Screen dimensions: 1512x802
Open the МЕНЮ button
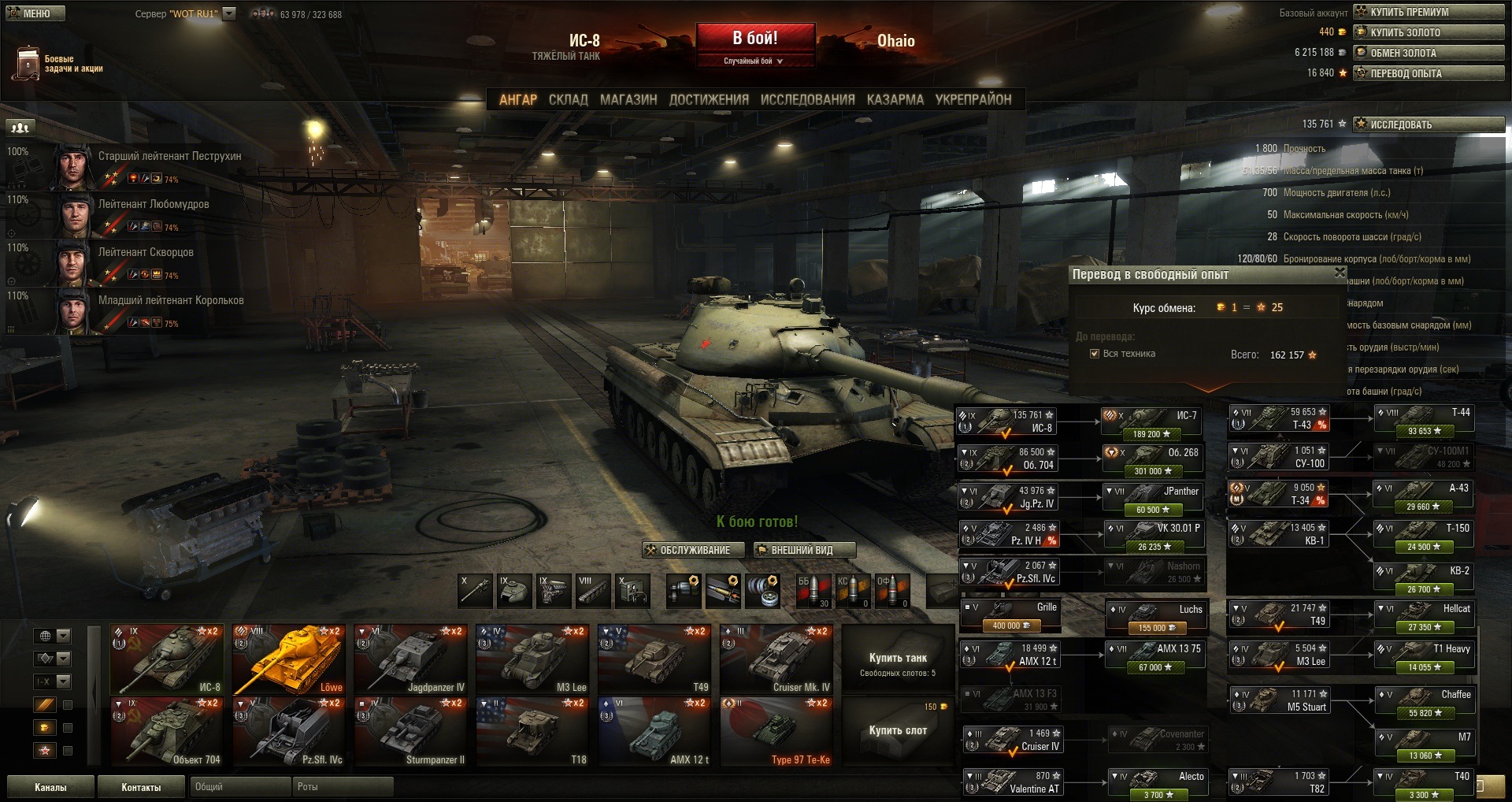tap(35, 13)
